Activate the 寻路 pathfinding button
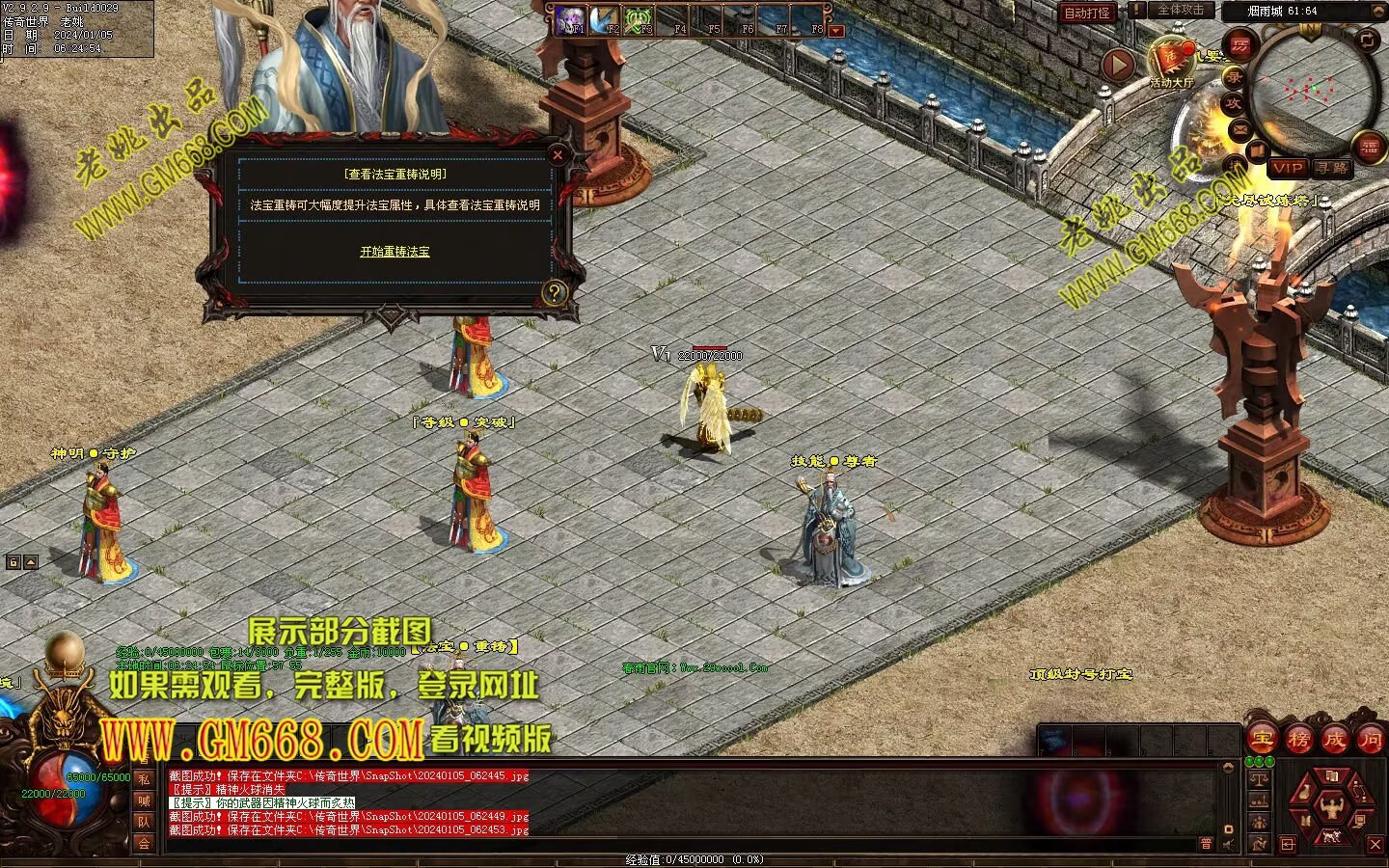The height and width of the screenshot is (868, 1389). [x=1332, y=168]
